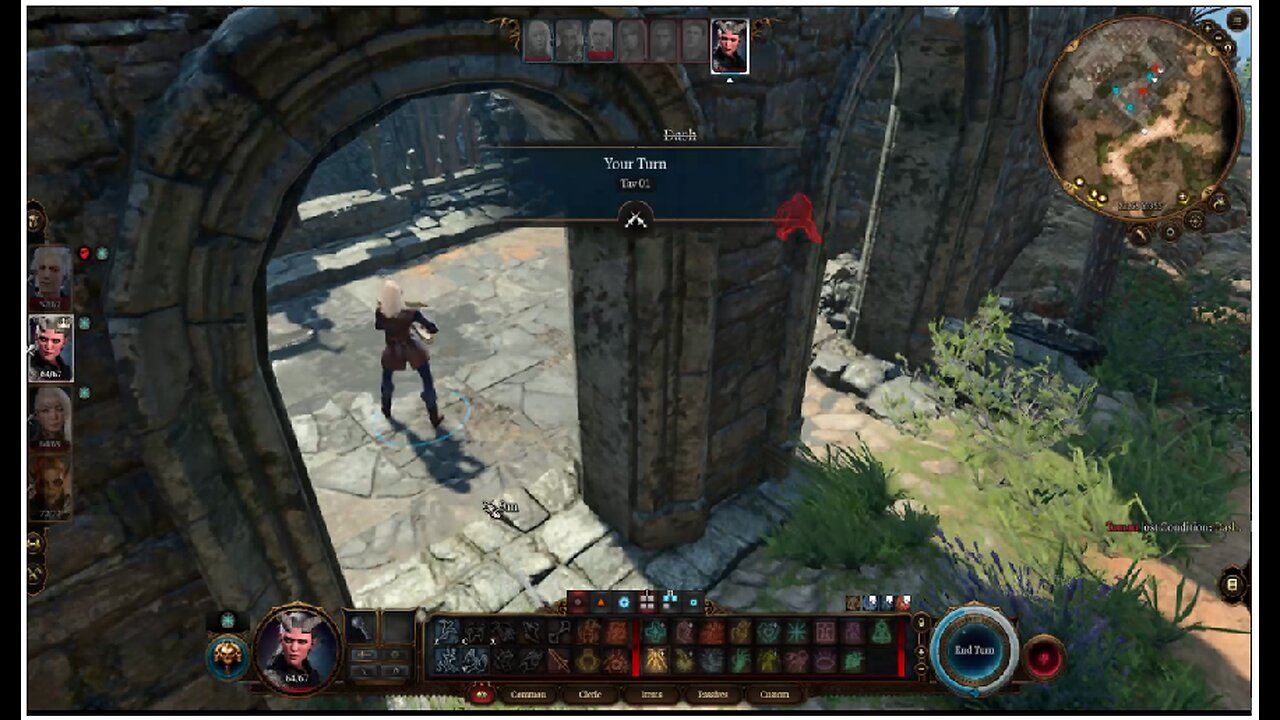This screenshot has height=720, width=1280.
Task: Click the active turn-order portrait at top
Action: point(729,46)
